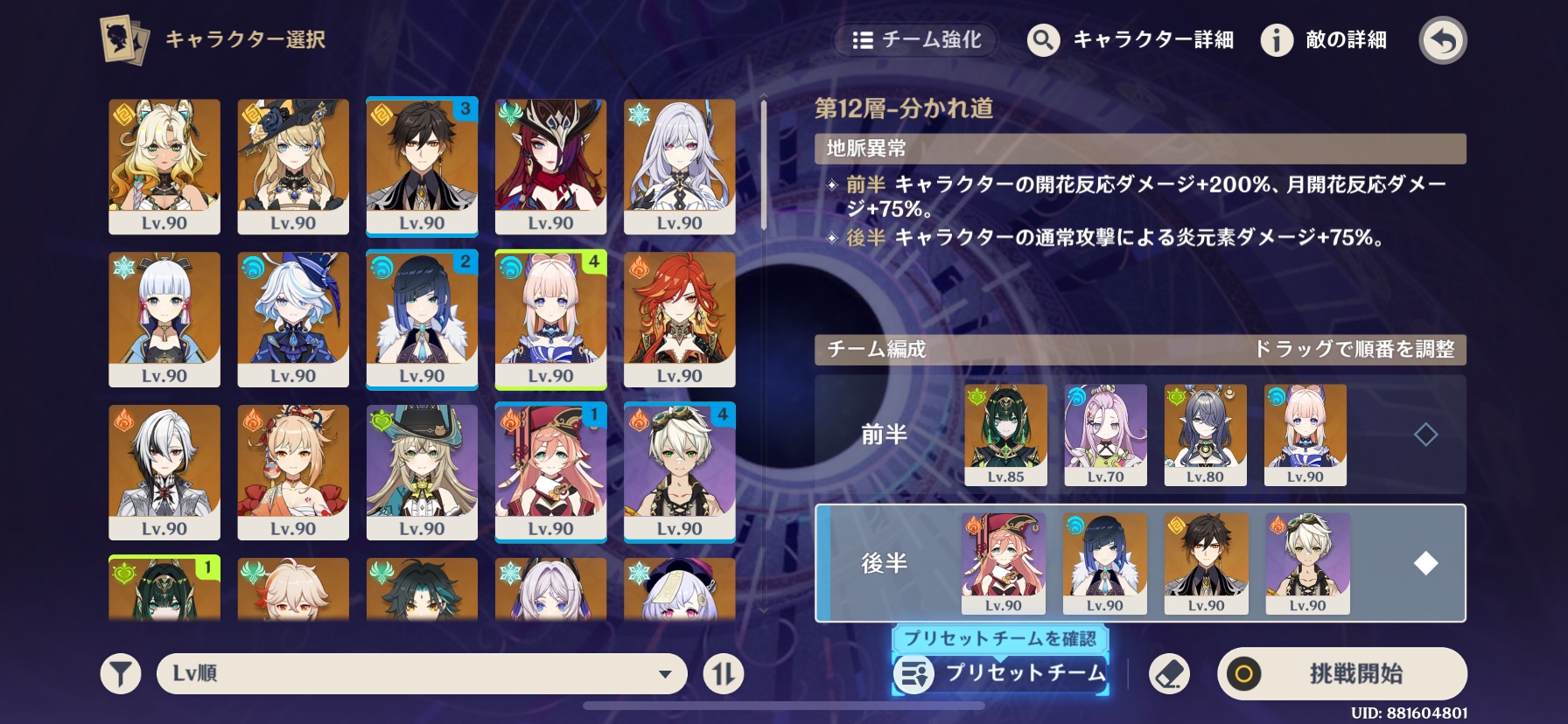Choose Zhongli in the character grid
The width and height of the screenshot is (1568, 724).
point(422,166)
